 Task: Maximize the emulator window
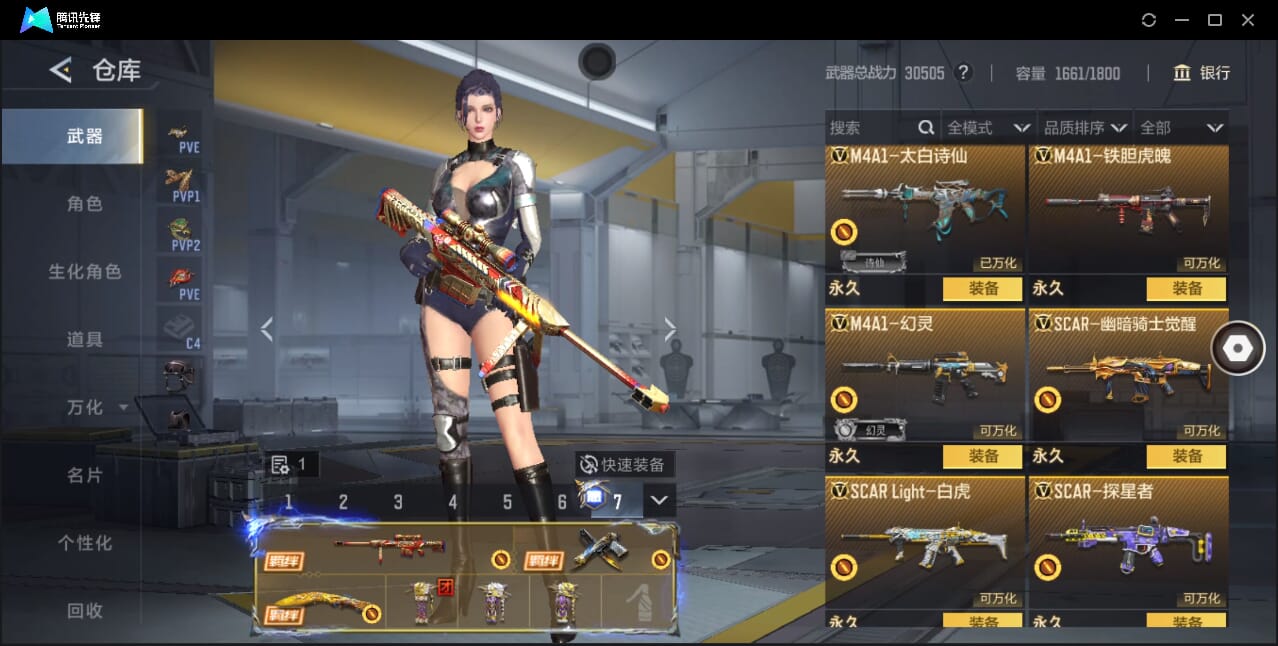click(1215, 20)
